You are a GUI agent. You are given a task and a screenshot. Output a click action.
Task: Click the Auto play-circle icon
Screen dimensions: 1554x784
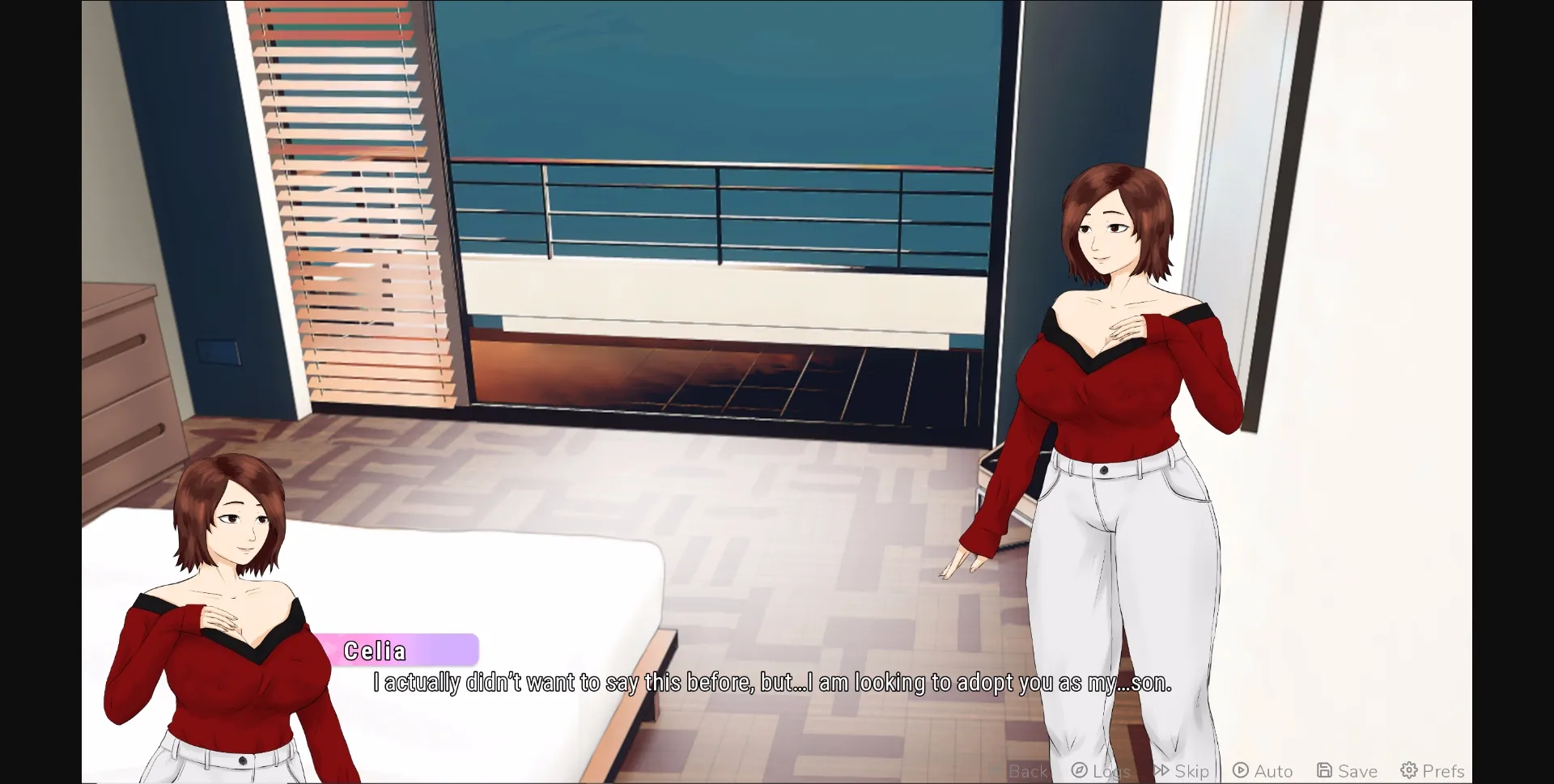[1240, 771]
